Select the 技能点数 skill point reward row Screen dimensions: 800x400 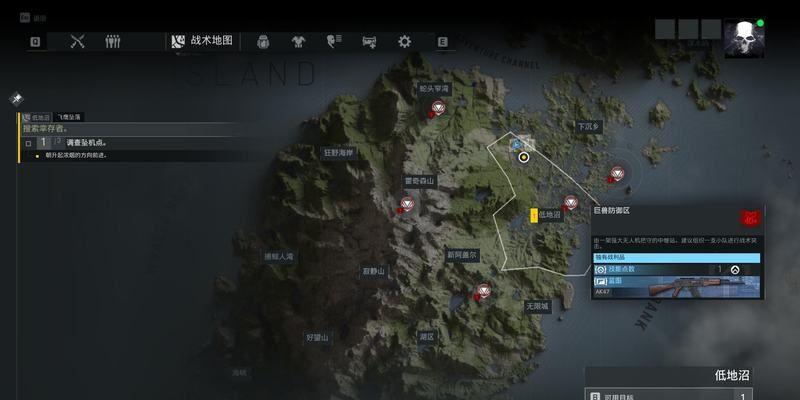coord(676,269)
